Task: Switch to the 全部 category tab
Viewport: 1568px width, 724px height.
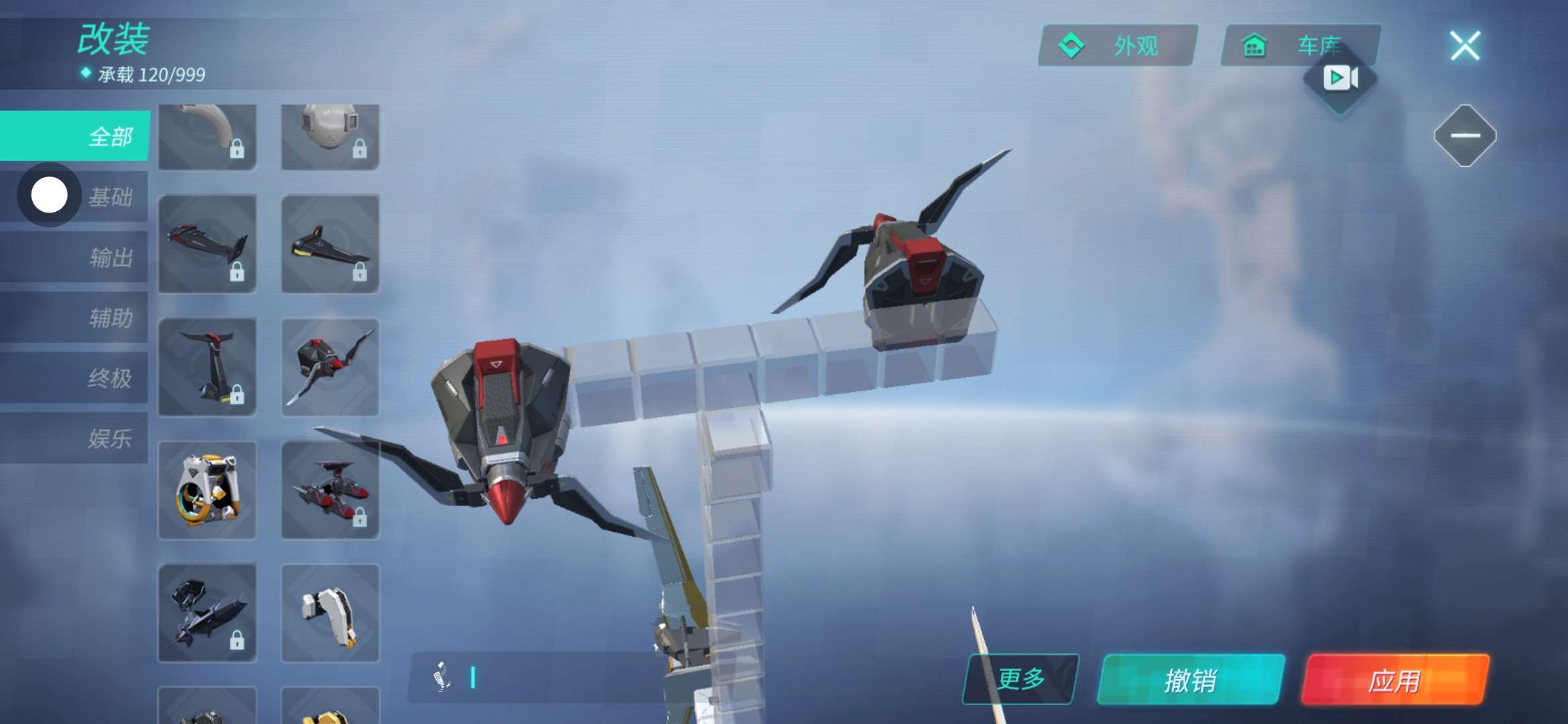Action: 75,136
